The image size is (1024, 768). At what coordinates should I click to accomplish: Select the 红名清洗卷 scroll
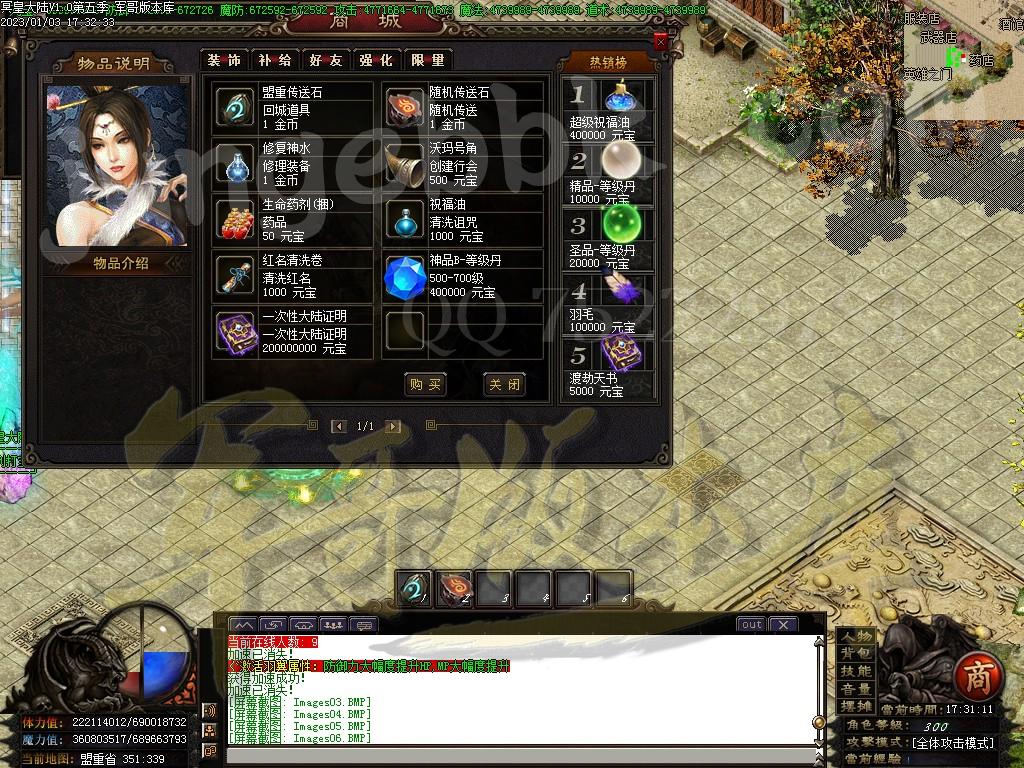point(237,276)
